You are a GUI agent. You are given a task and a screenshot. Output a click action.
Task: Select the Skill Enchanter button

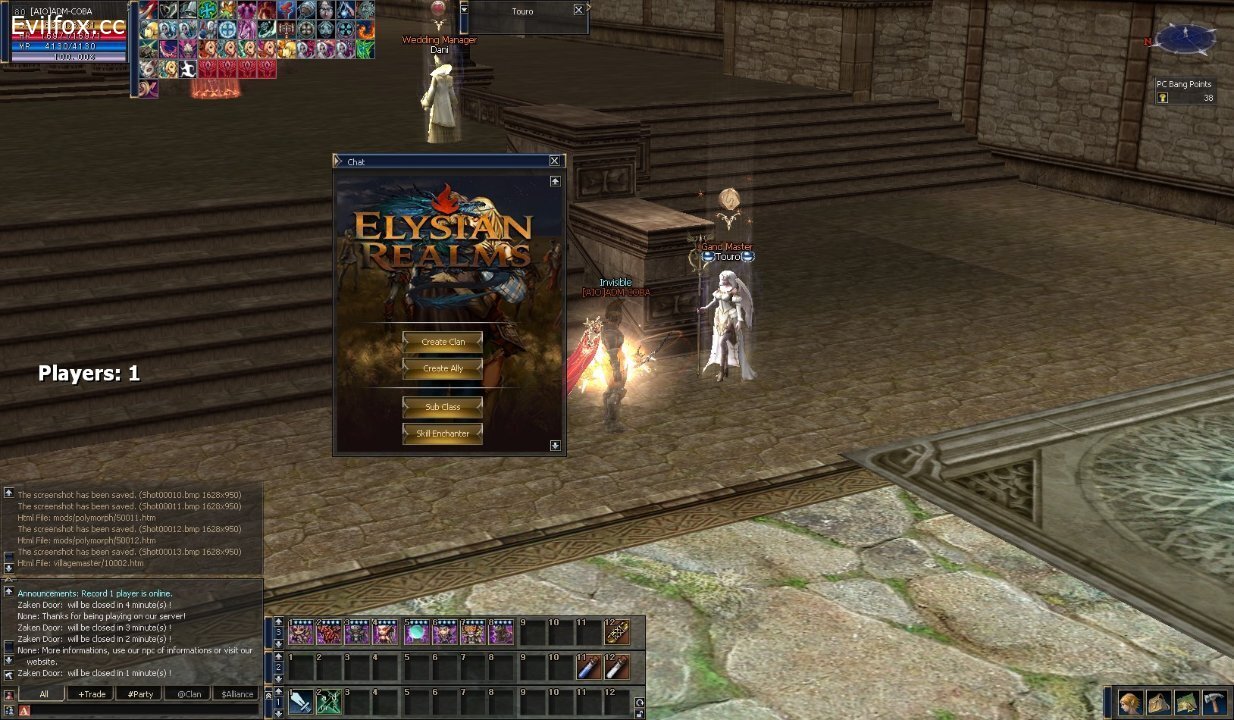click(x=442, y=434)
